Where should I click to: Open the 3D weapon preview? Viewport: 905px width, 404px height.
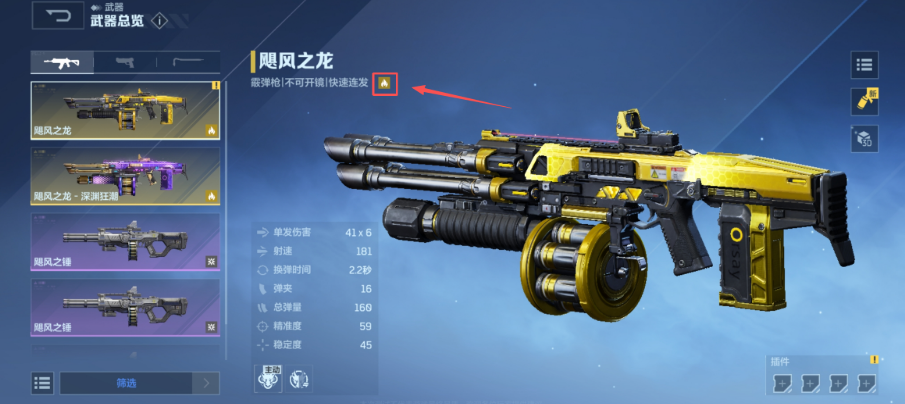click(864, 139)
